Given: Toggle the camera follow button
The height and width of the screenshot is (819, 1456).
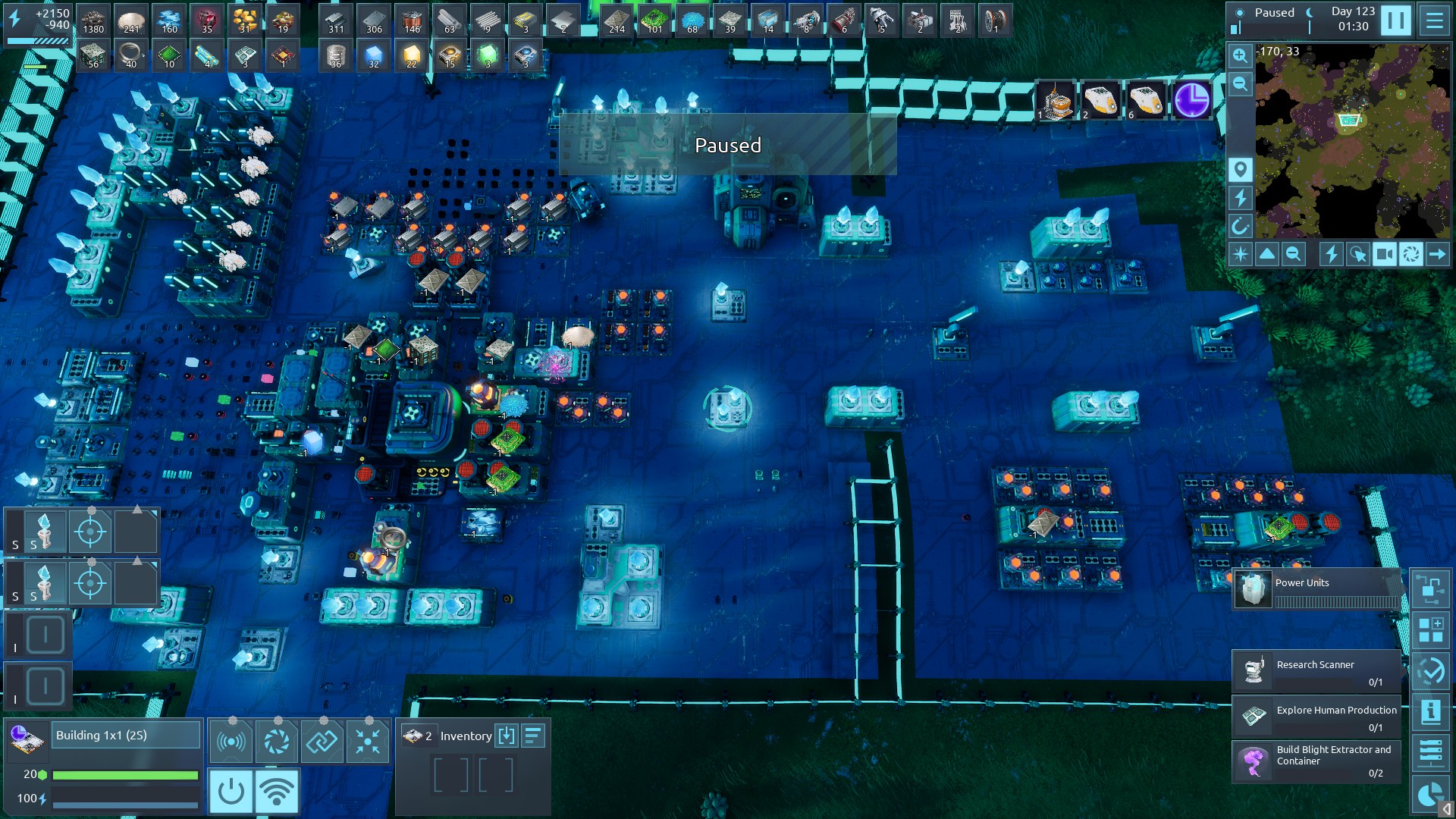Looking at the screenshot, I should click(x=1384, y=255).
